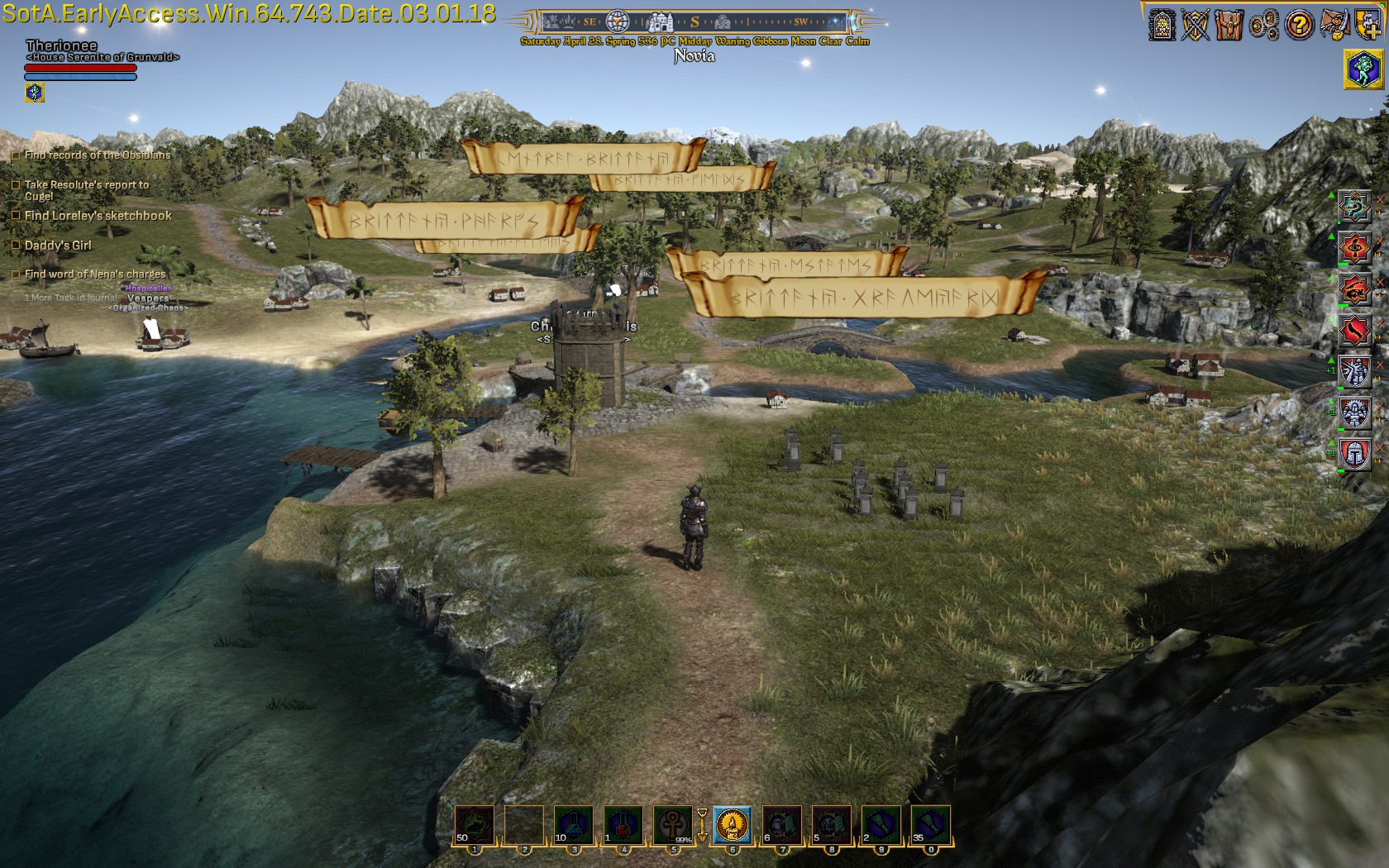The height and width of the screenshot is (868, 1389).
Task: Select the 'Find Loreley's sketchbook' quest
Action: tap(98, 216)
